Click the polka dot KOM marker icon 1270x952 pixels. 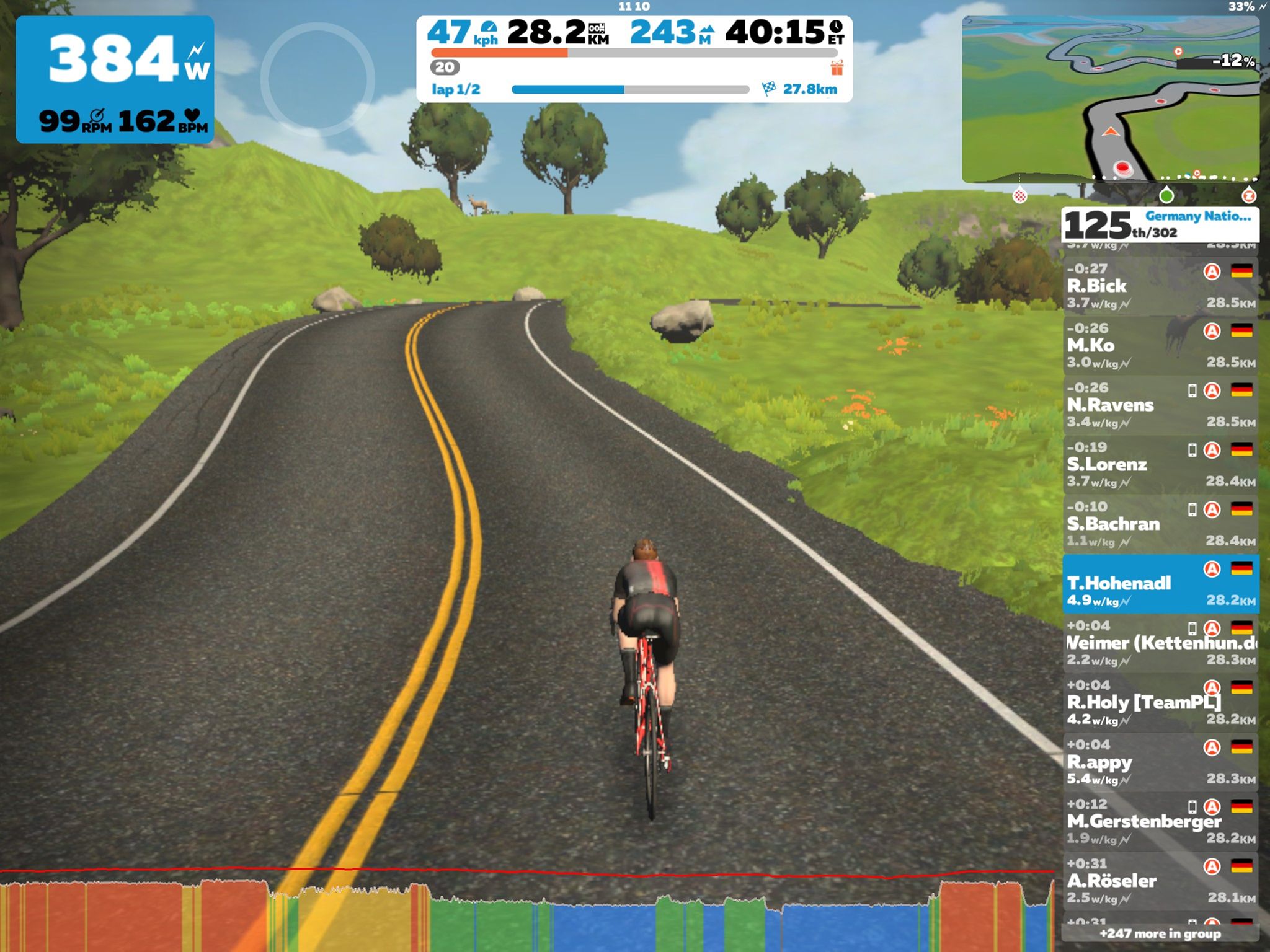pos(1019,196)
